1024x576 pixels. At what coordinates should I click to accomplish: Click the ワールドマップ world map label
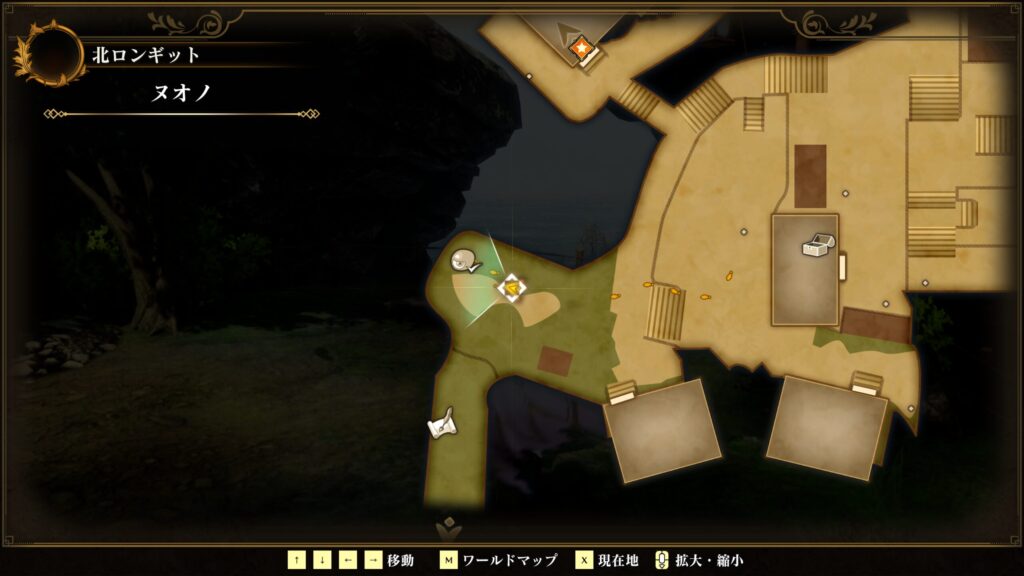coord(511,560)
